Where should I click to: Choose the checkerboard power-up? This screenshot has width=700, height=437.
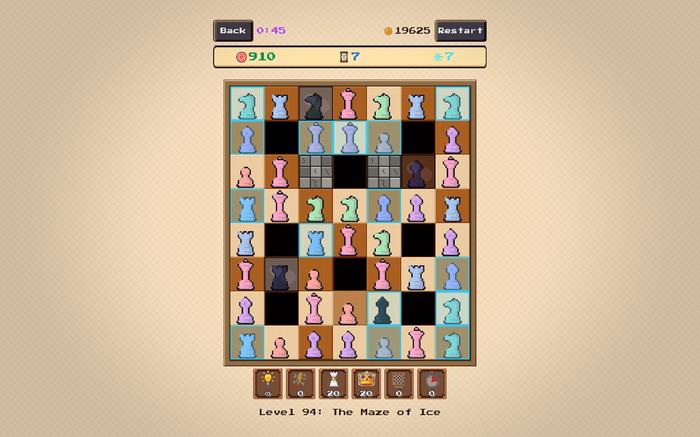(399, 384)
